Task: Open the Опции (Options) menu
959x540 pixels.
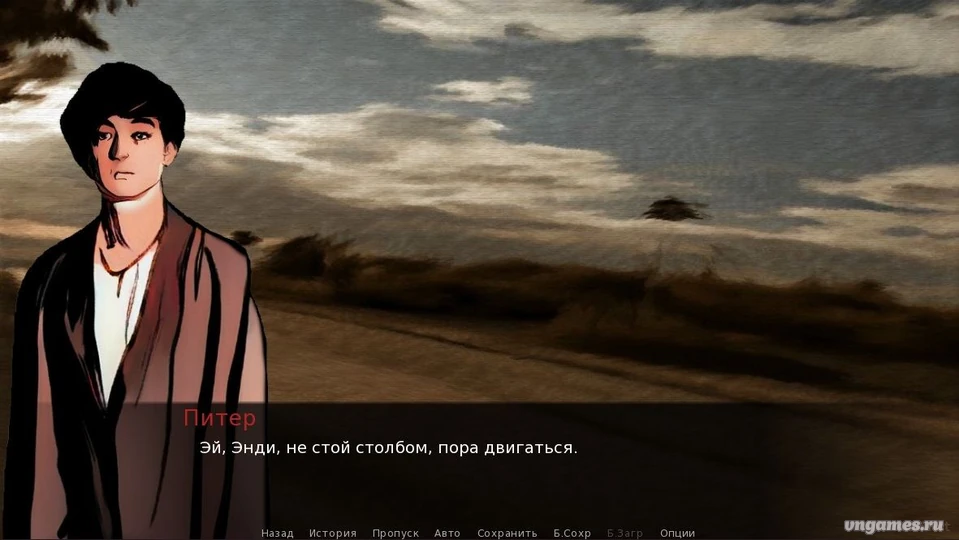Action: tap(677, 533)
